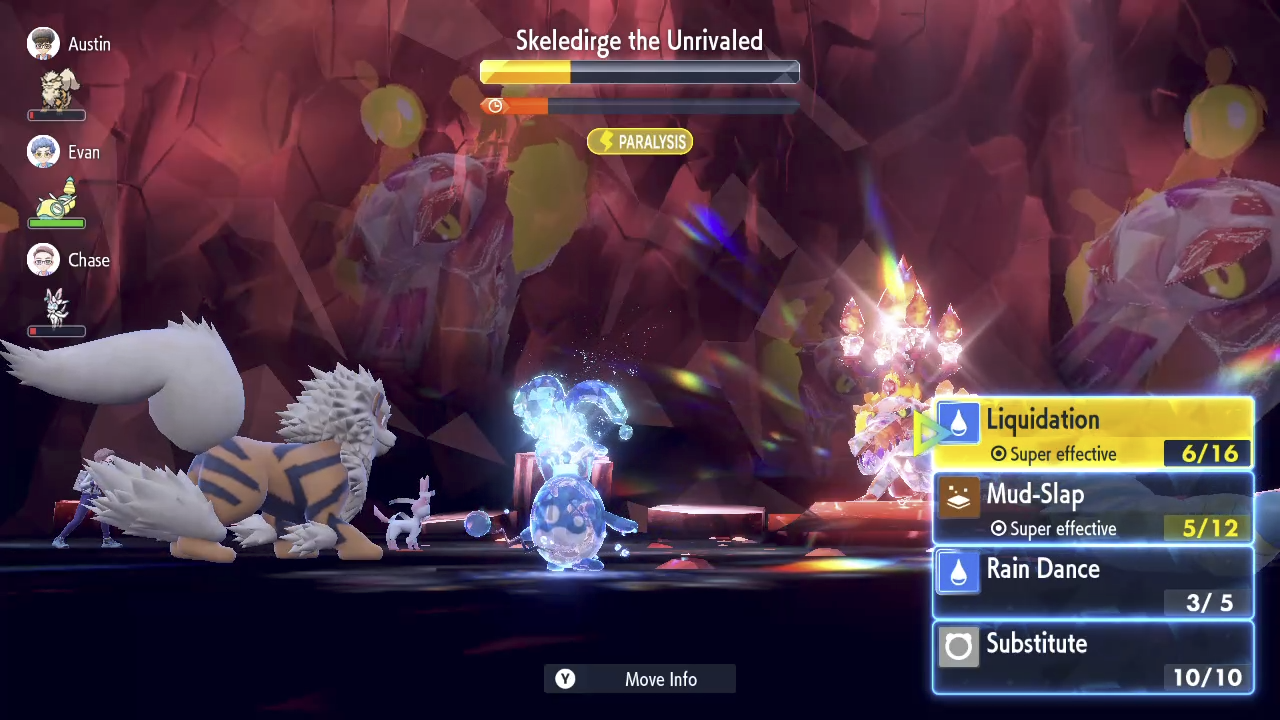Open Move Info panel
The width and height of the screenshot is (1280, 720).
click(640, 679)
